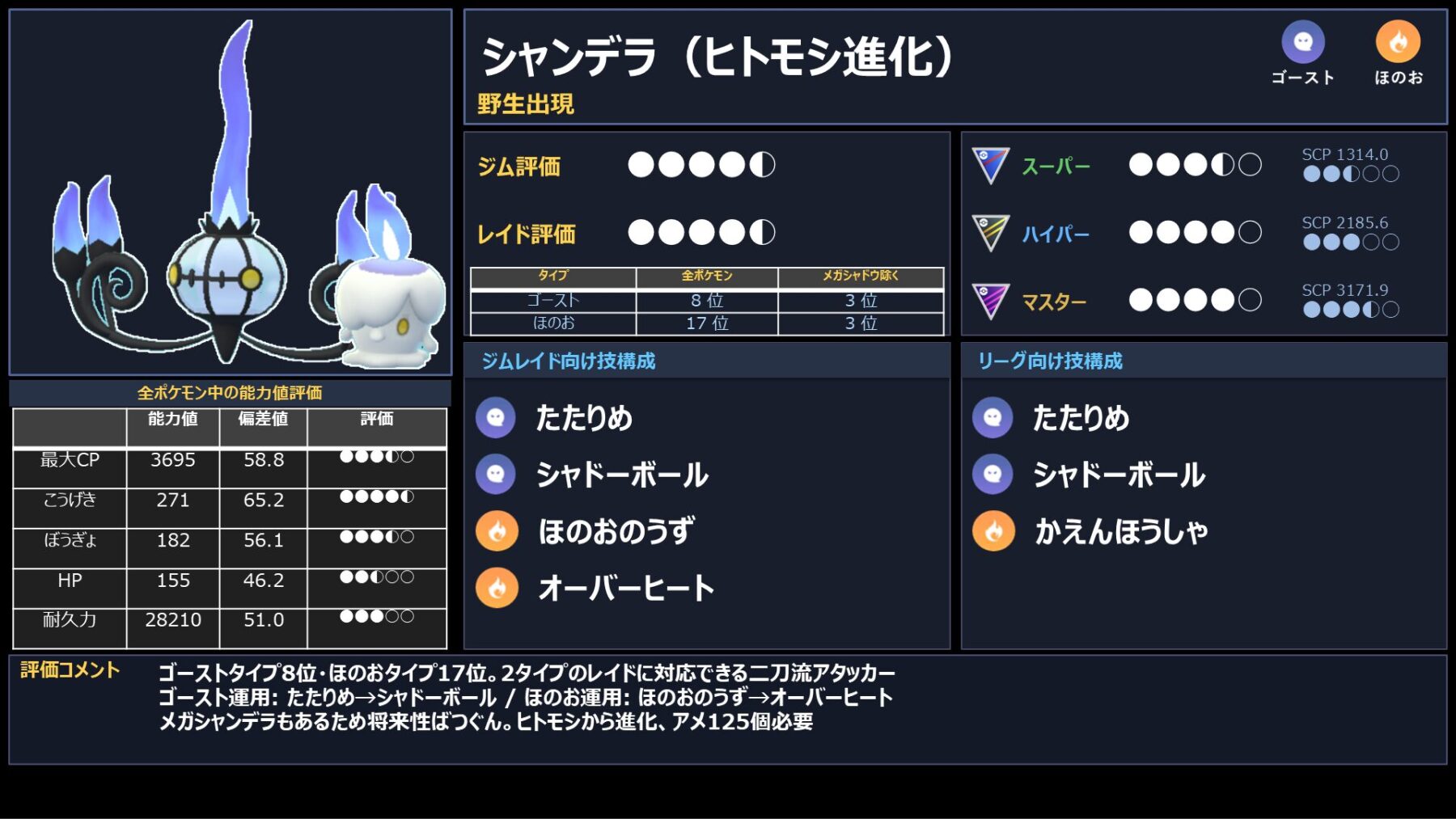1456x819 pixels.
Task: Select the ほのお type icon in the header
Action: (1398, 42)
